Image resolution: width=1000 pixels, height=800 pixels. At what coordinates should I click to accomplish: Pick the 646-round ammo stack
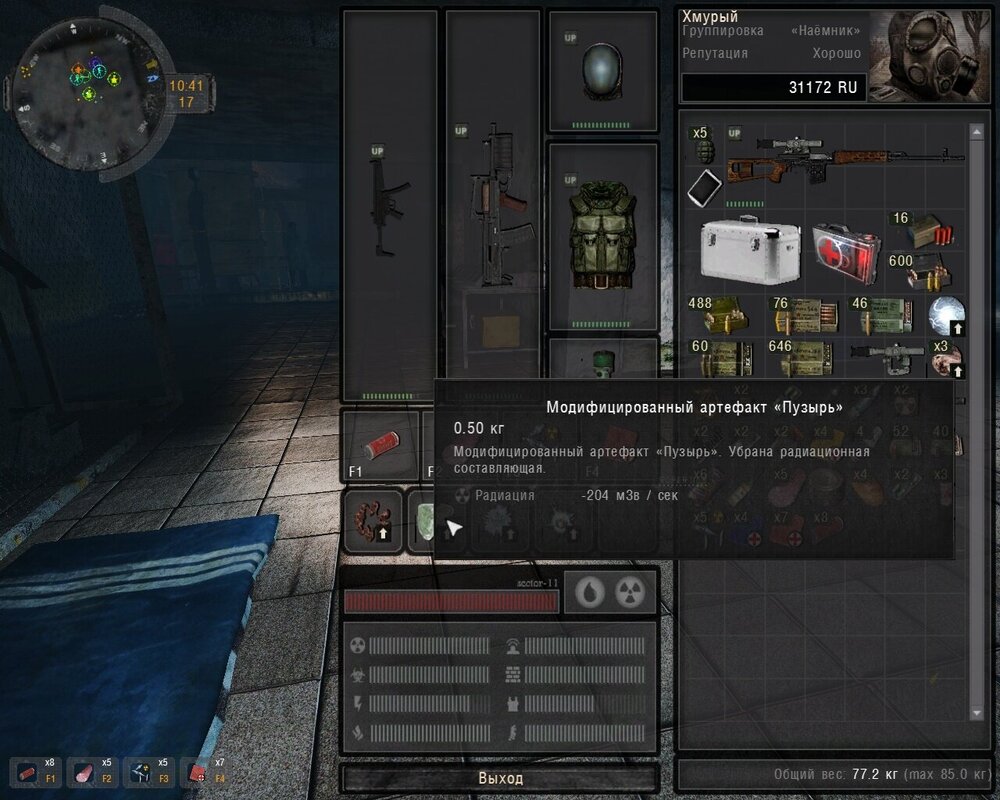coord(798,356)
